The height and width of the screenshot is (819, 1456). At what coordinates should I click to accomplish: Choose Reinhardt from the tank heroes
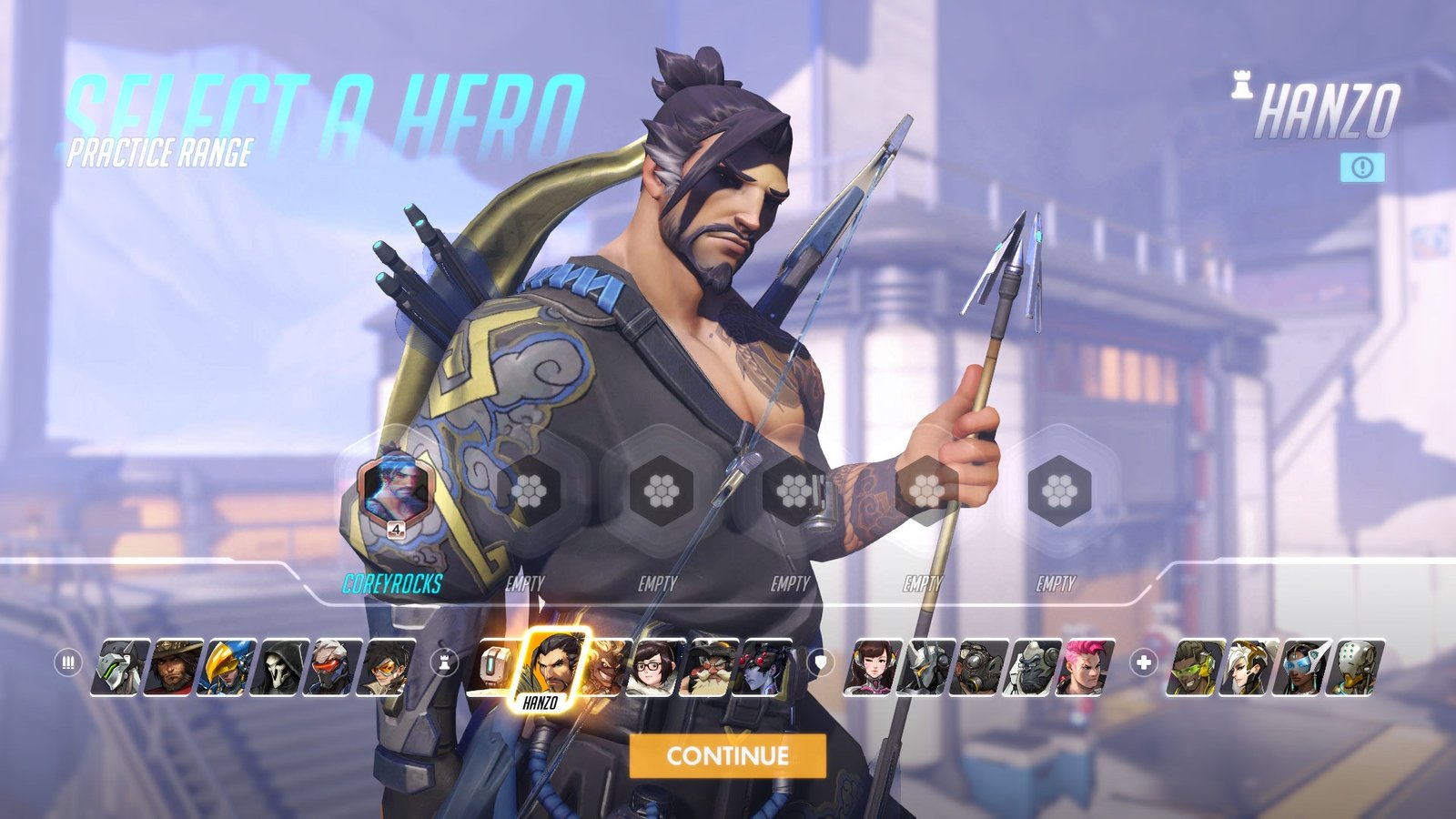(x=925, y=667)
